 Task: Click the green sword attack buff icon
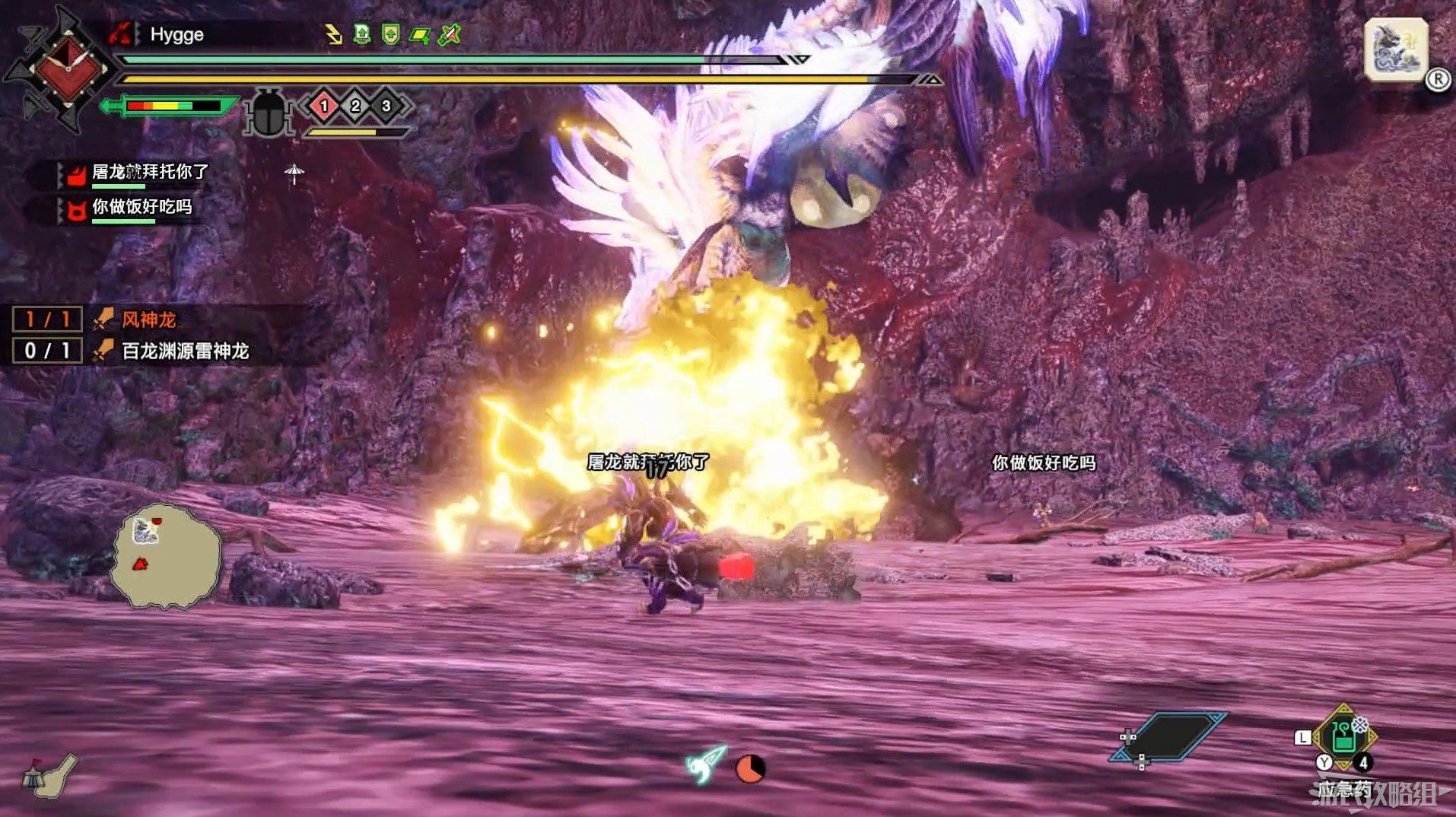pyautogui.click(x=450, y=34)
